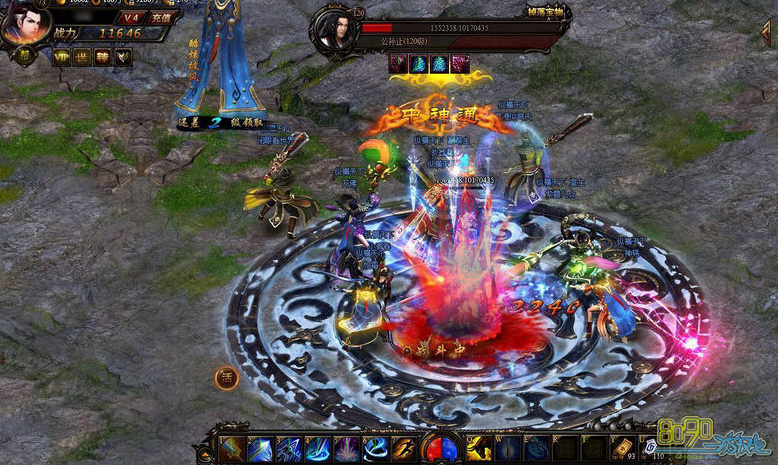Activate the orange flame strike skill
The width and height of the screenshot is (778, 465).
[x=404, y=449]
